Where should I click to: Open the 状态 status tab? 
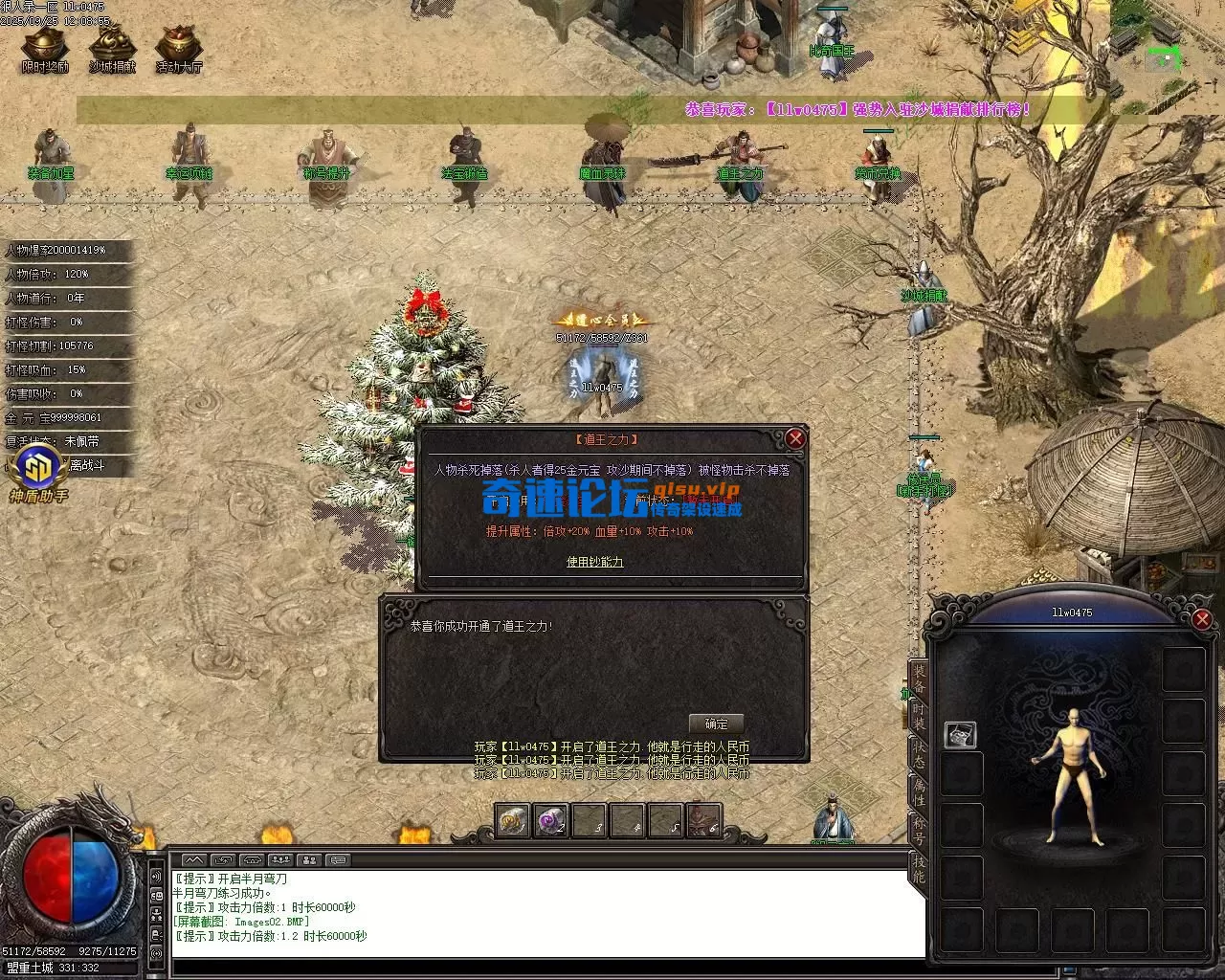pos(918,754)
